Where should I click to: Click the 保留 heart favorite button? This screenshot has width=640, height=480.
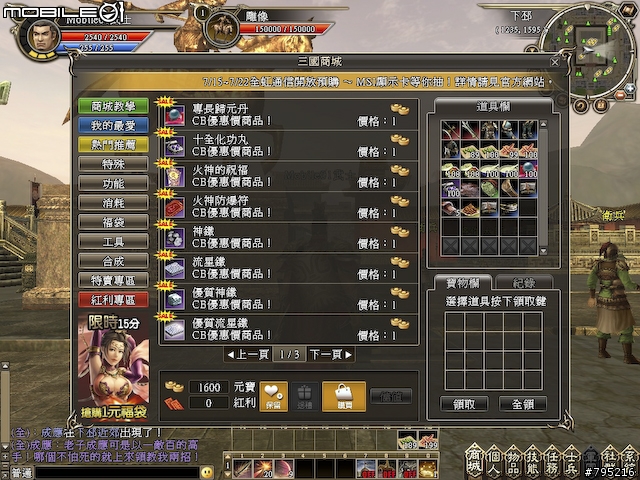point(274,396)
